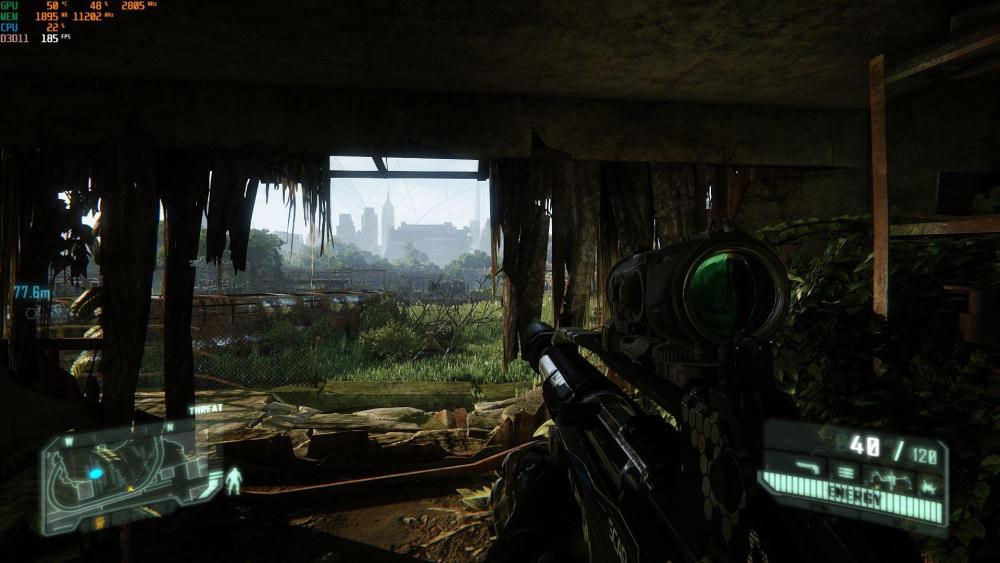Viewport: 1000px width, 563px height.
Task: Click the glowing nanosuit figure icon
Action: point(234,481)
